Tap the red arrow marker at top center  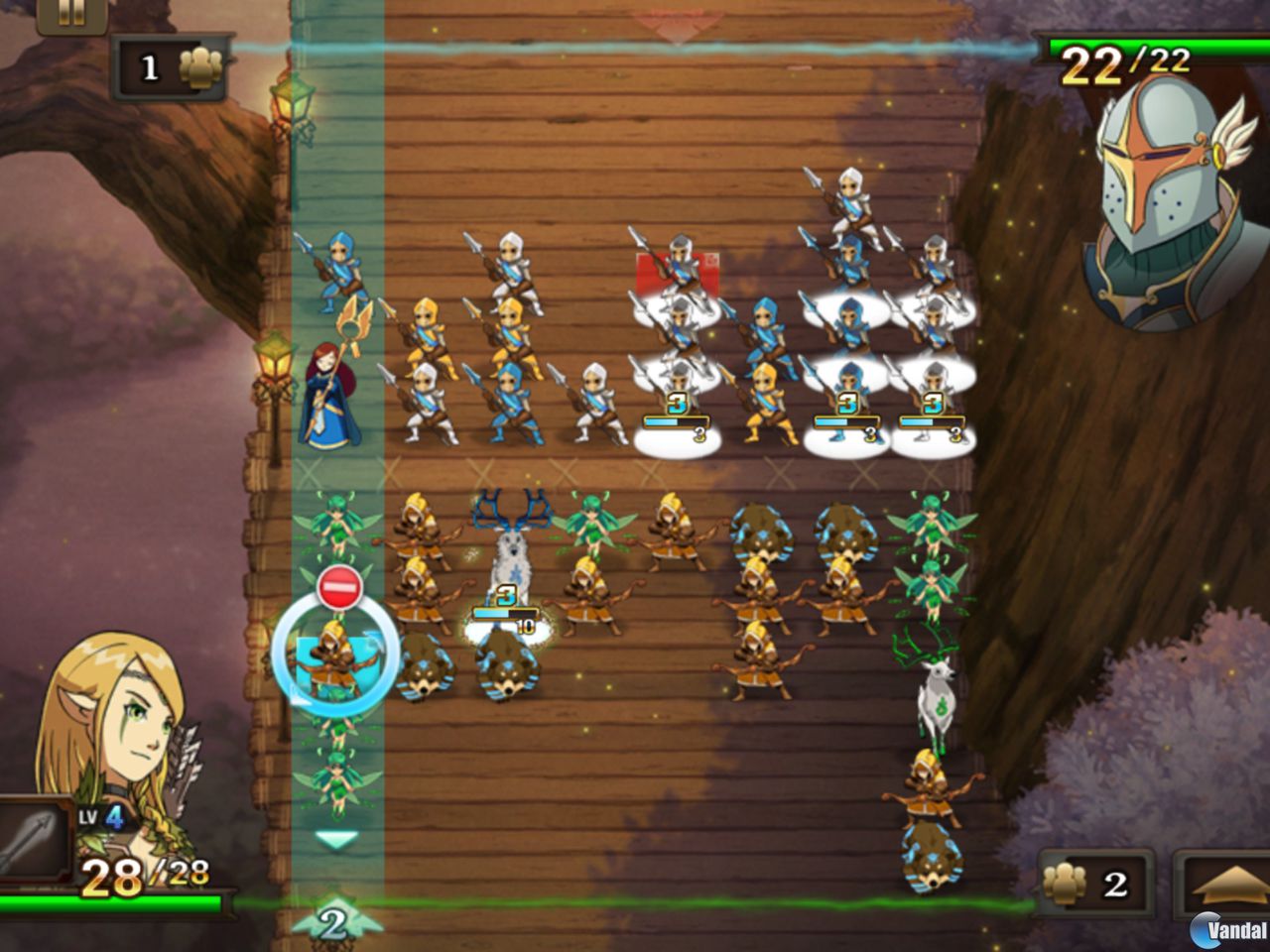coord(678,25)
